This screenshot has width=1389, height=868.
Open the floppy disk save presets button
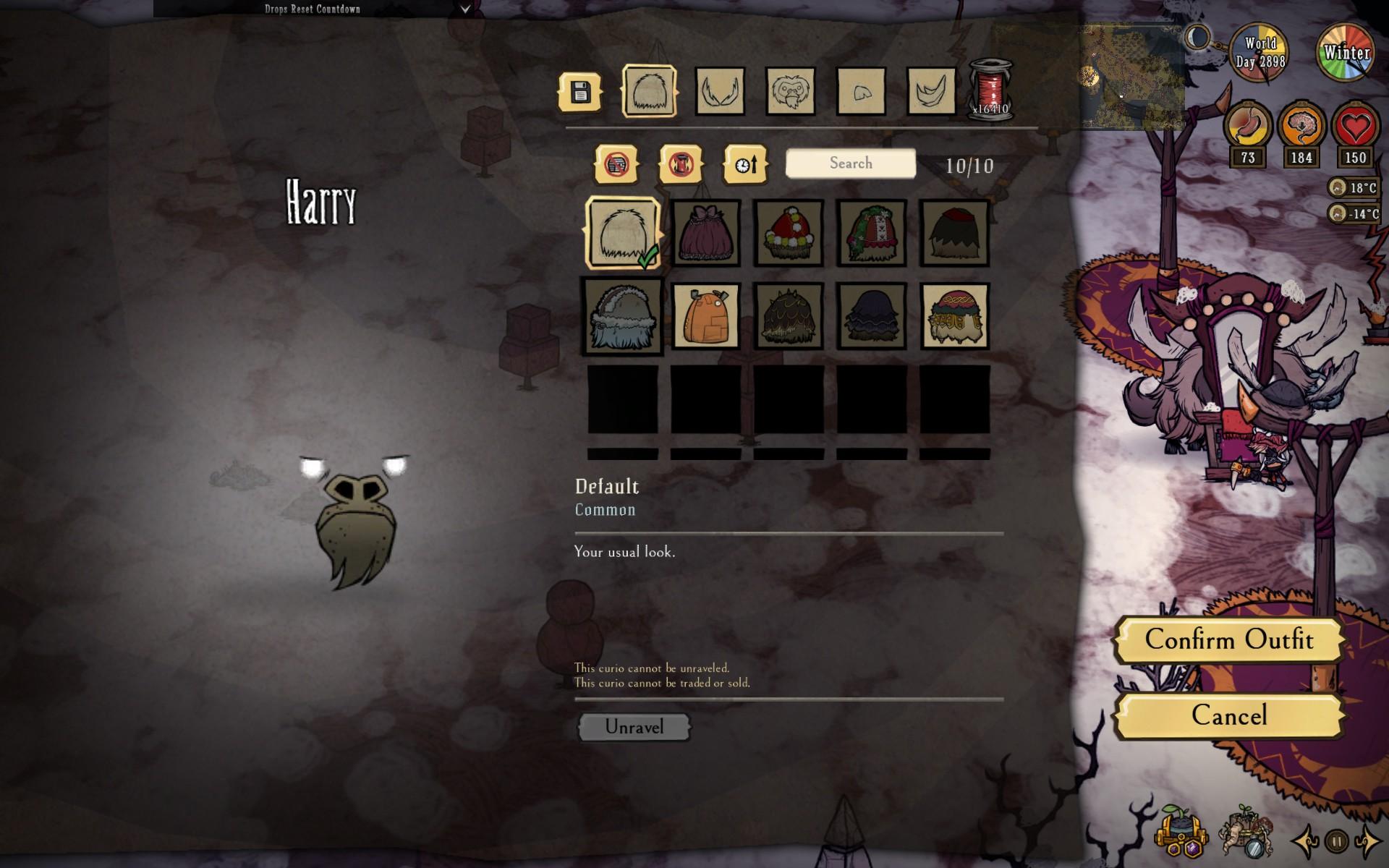point(580,92)
